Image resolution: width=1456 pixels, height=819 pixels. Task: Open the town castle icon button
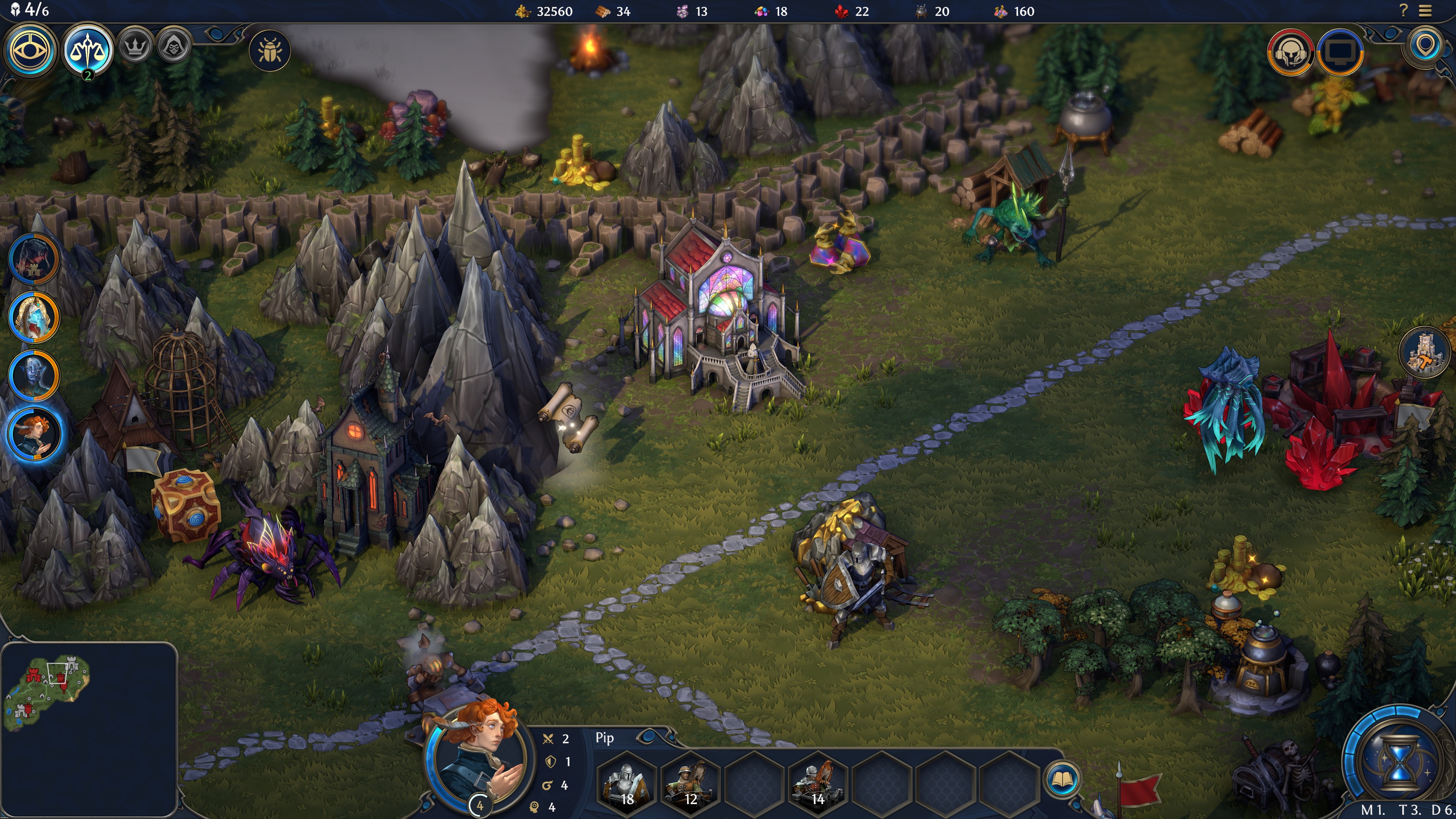coord(1424,352)
